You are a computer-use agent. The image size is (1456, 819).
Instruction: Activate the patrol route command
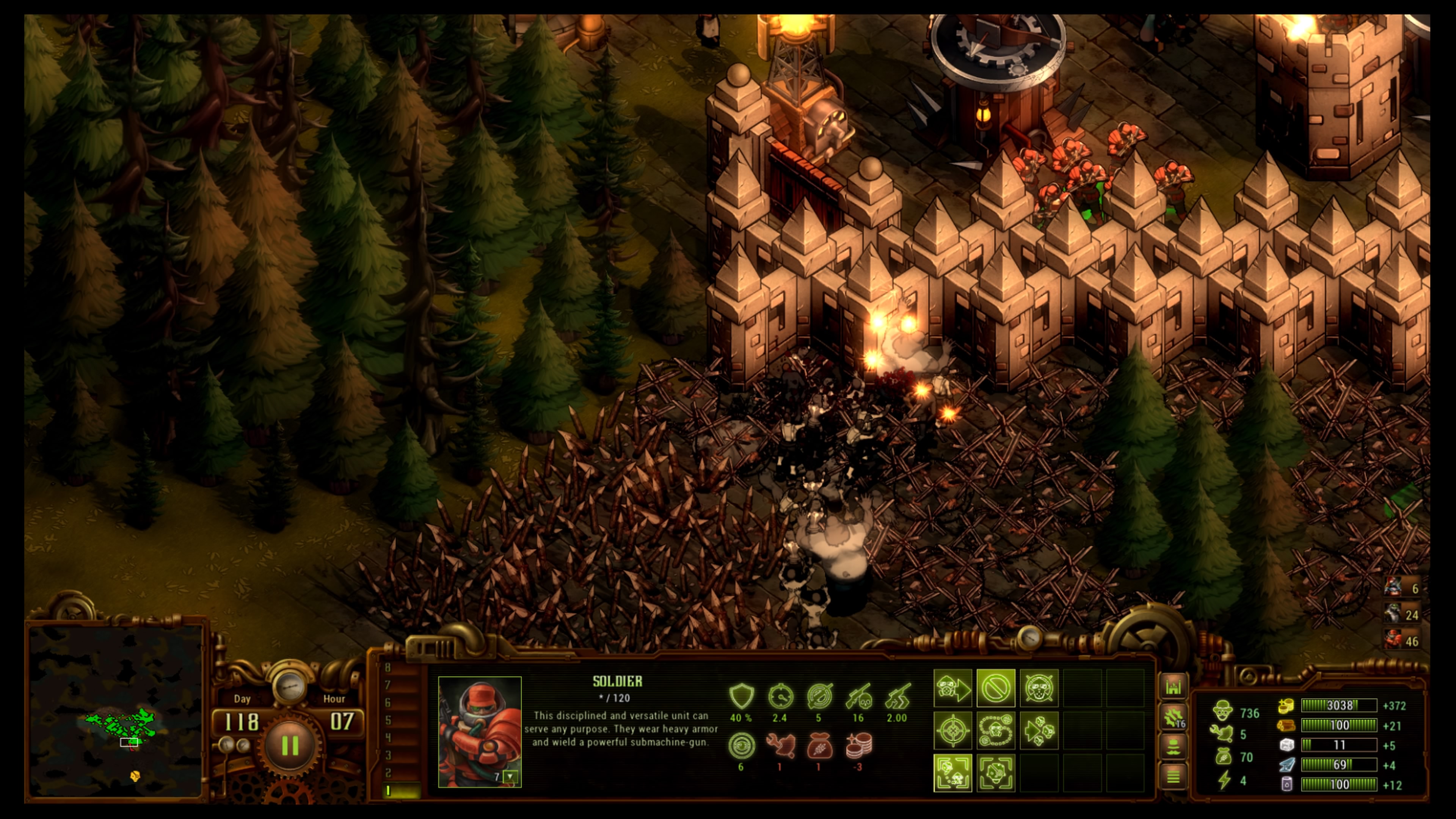click(995, 730)
